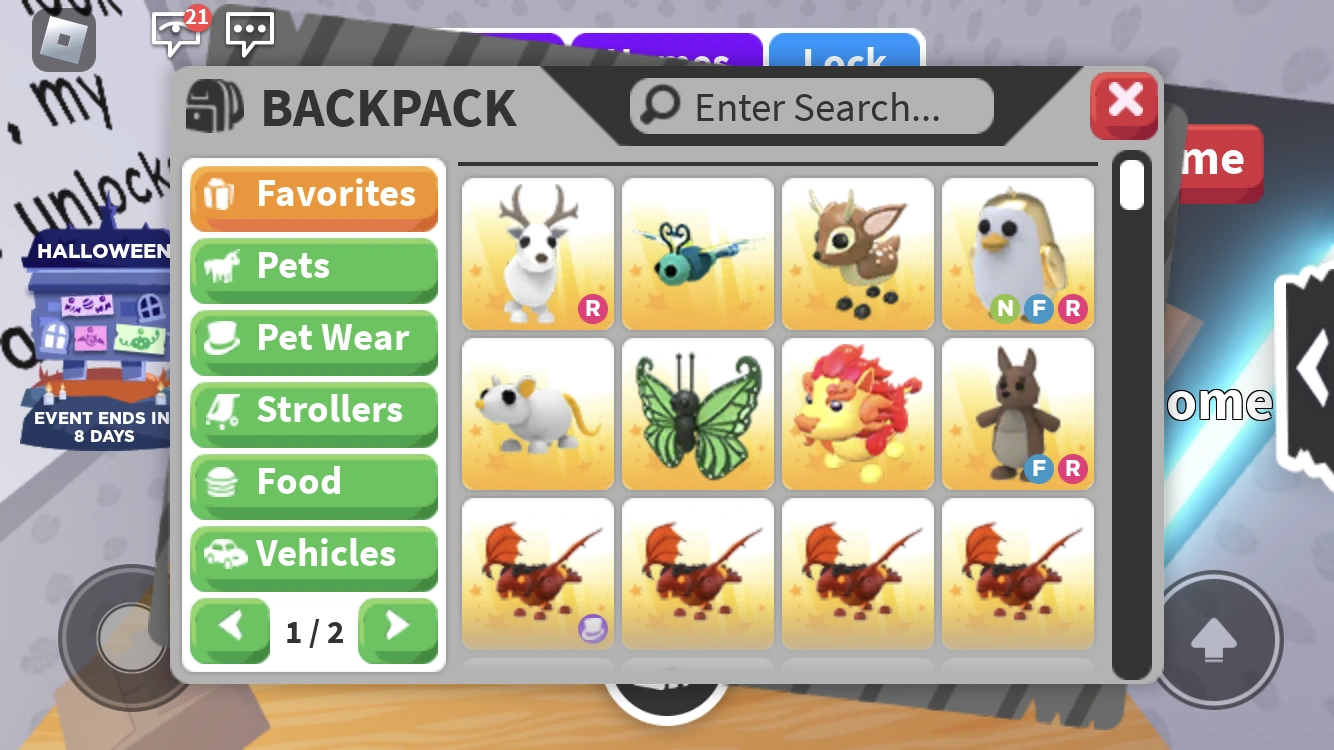Select the green Butterfly pet thumbnail
The image size is (1334, 750).
point(697,413)
